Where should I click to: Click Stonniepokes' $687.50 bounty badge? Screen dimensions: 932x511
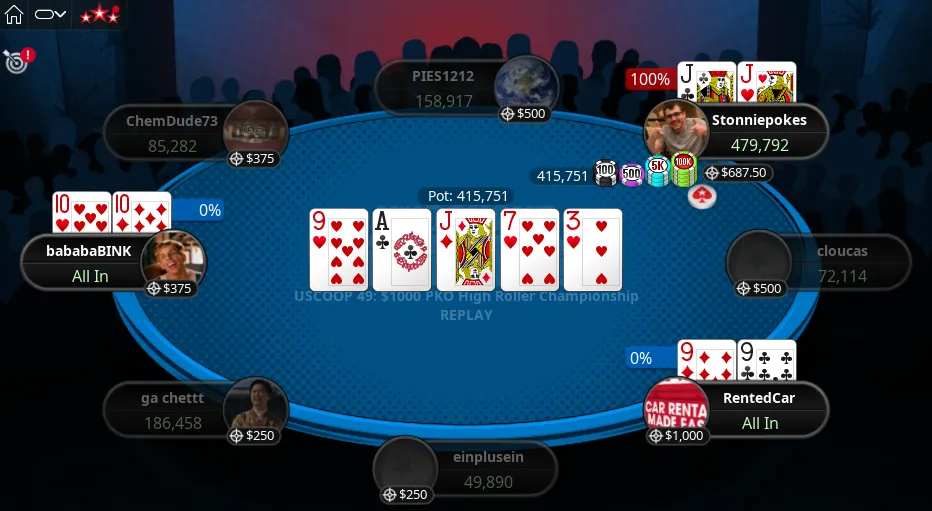click(737, 173)
